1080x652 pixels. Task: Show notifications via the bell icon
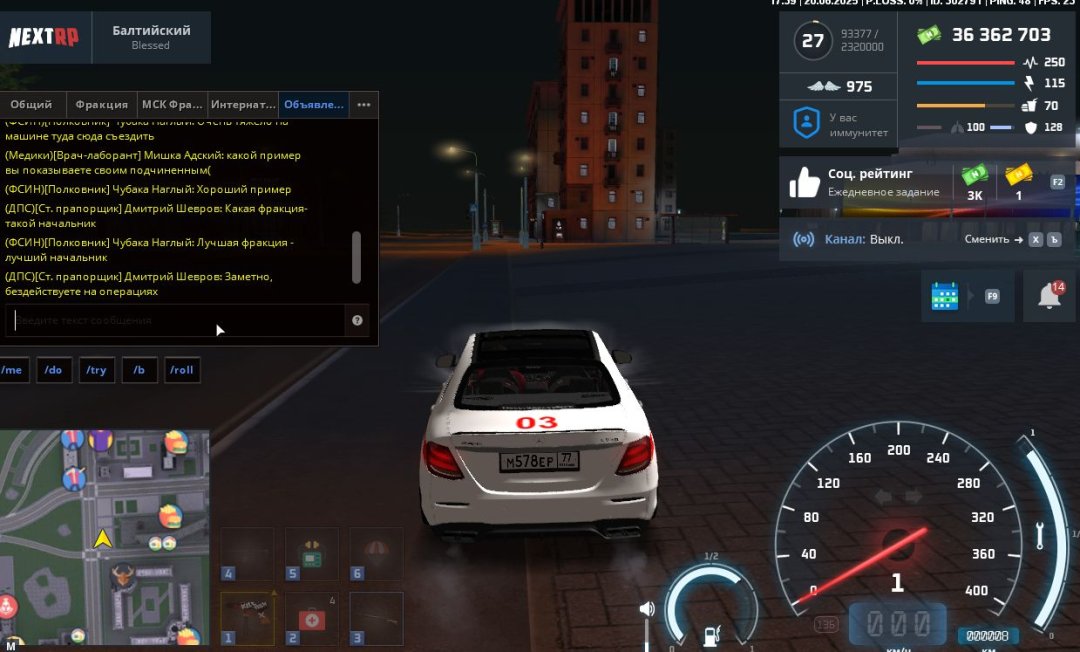point(1049,296)
